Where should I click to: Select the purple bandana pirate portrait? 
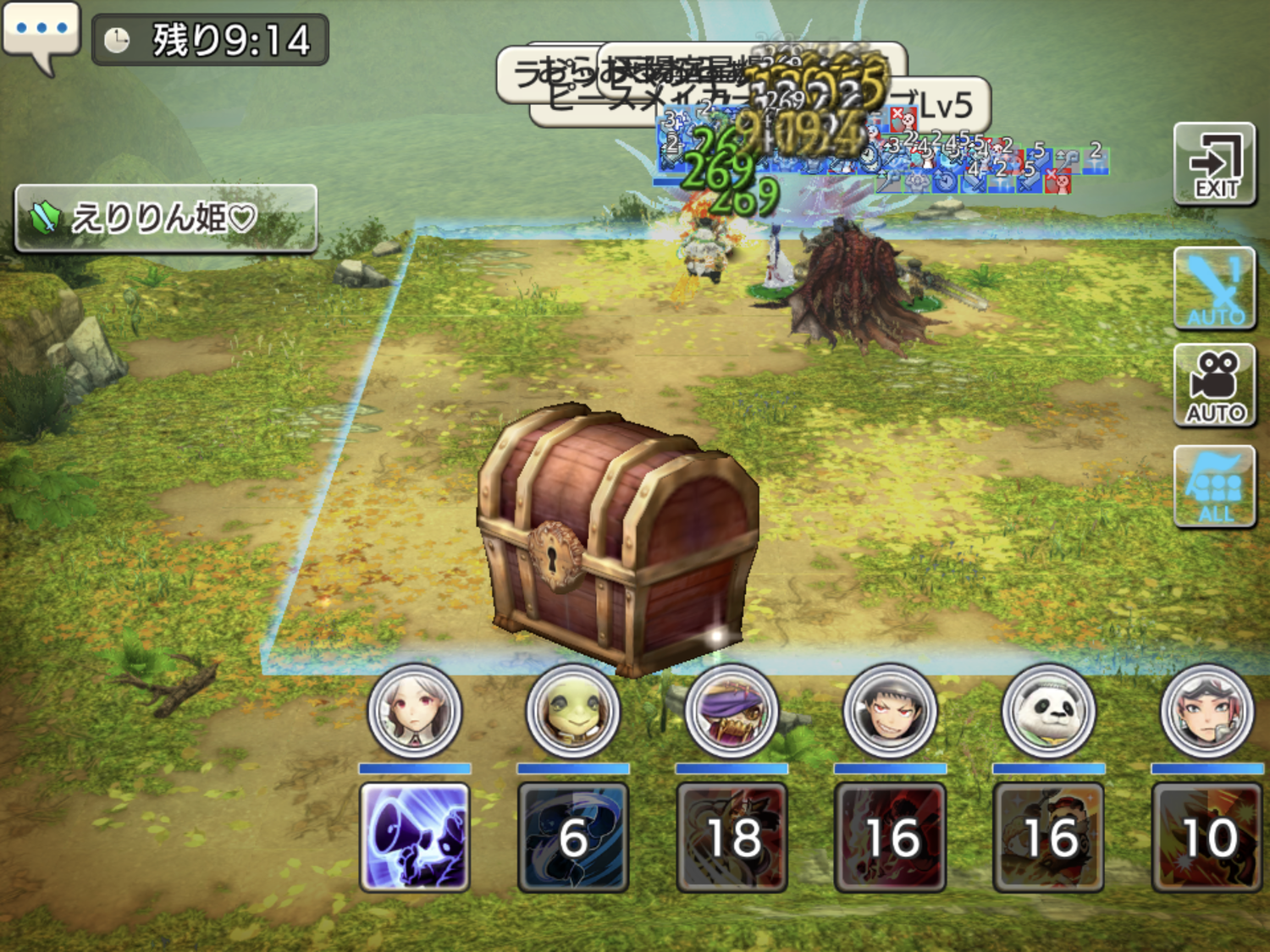(x=732, y=712)
